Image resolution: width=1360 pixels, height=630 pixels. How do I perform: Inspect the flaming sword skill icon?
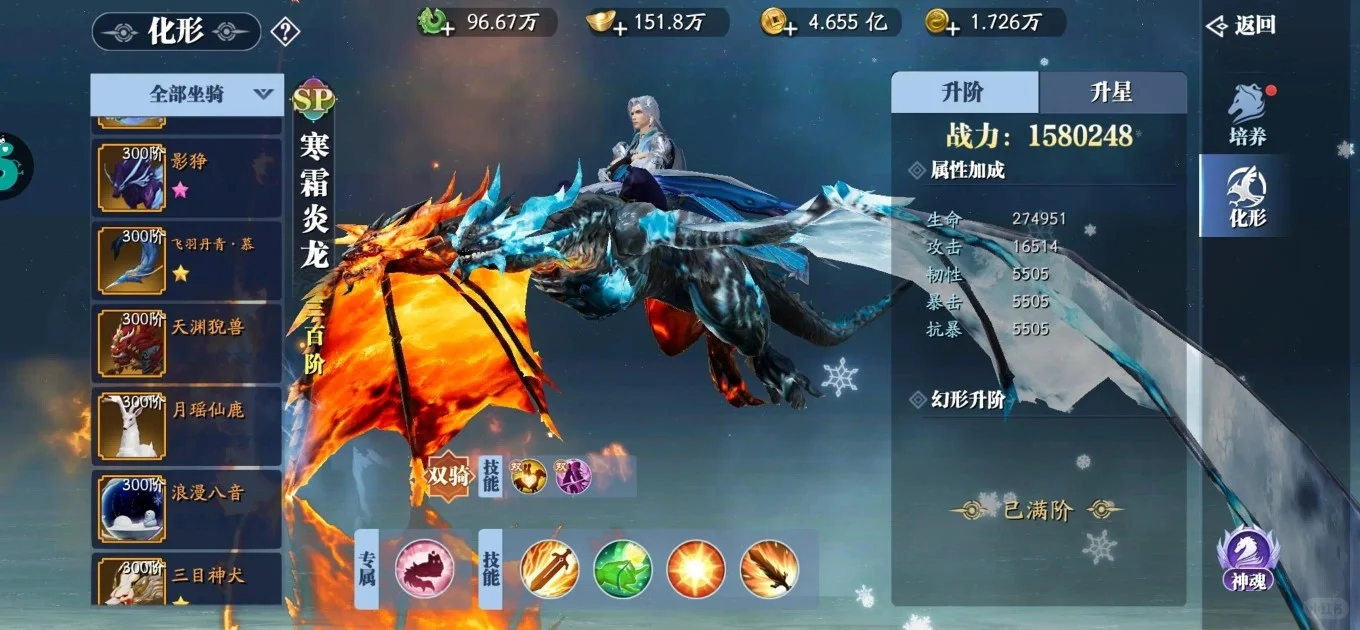point(550,569)
